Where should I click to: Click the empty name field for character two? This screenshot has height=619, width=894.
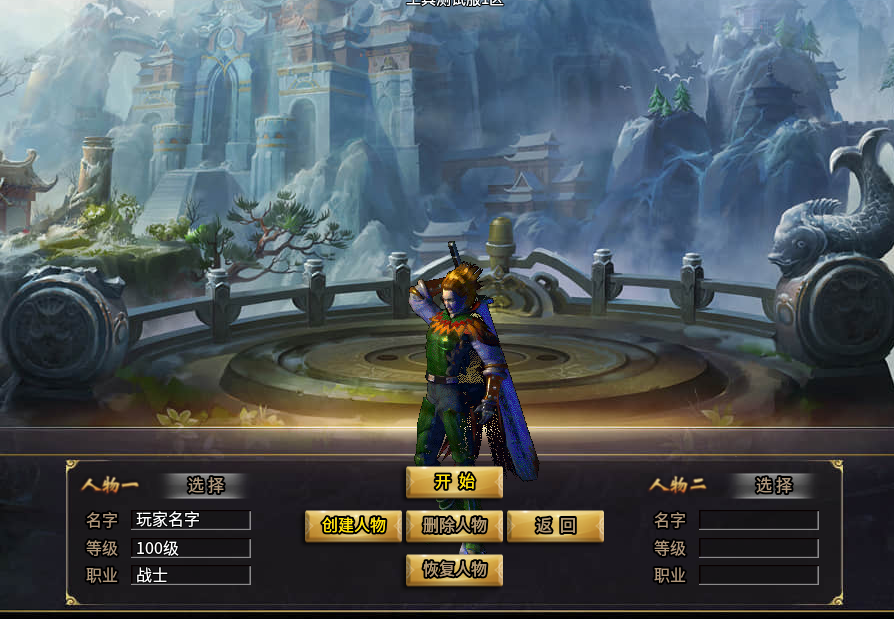[758, 521]
